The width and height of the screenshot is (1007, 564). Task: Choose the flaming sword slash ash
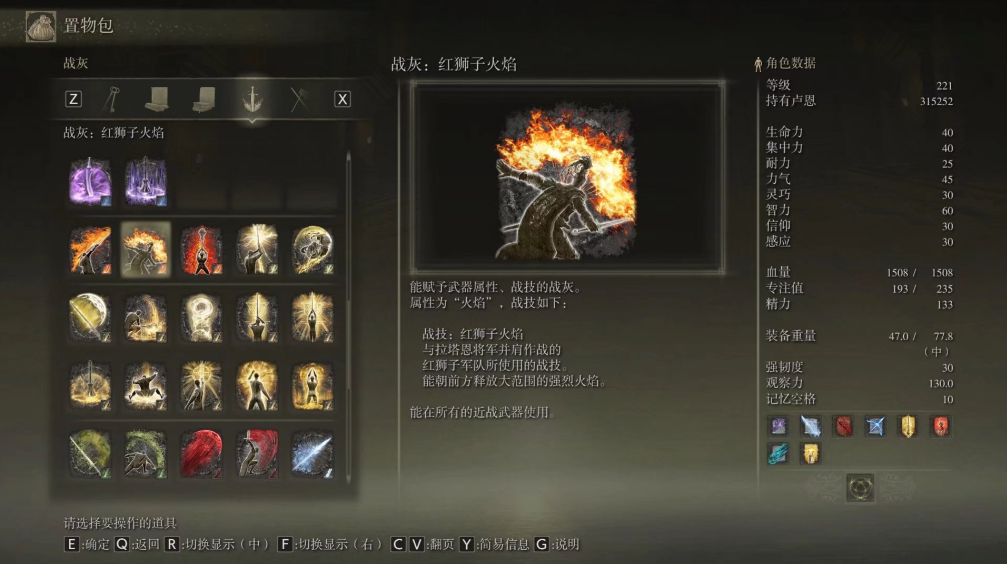[90, 249]
